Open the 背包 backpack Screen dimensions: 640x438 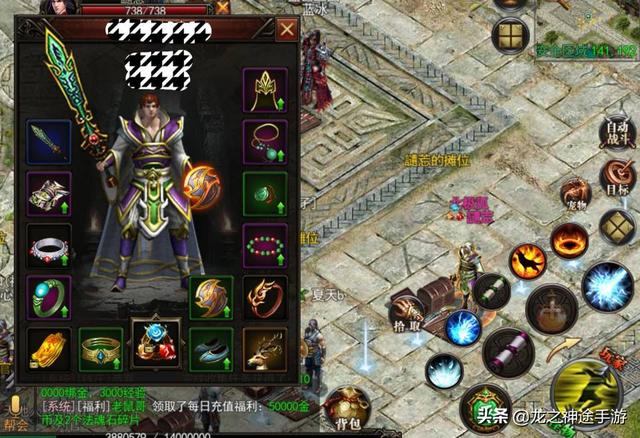[347, 405]
